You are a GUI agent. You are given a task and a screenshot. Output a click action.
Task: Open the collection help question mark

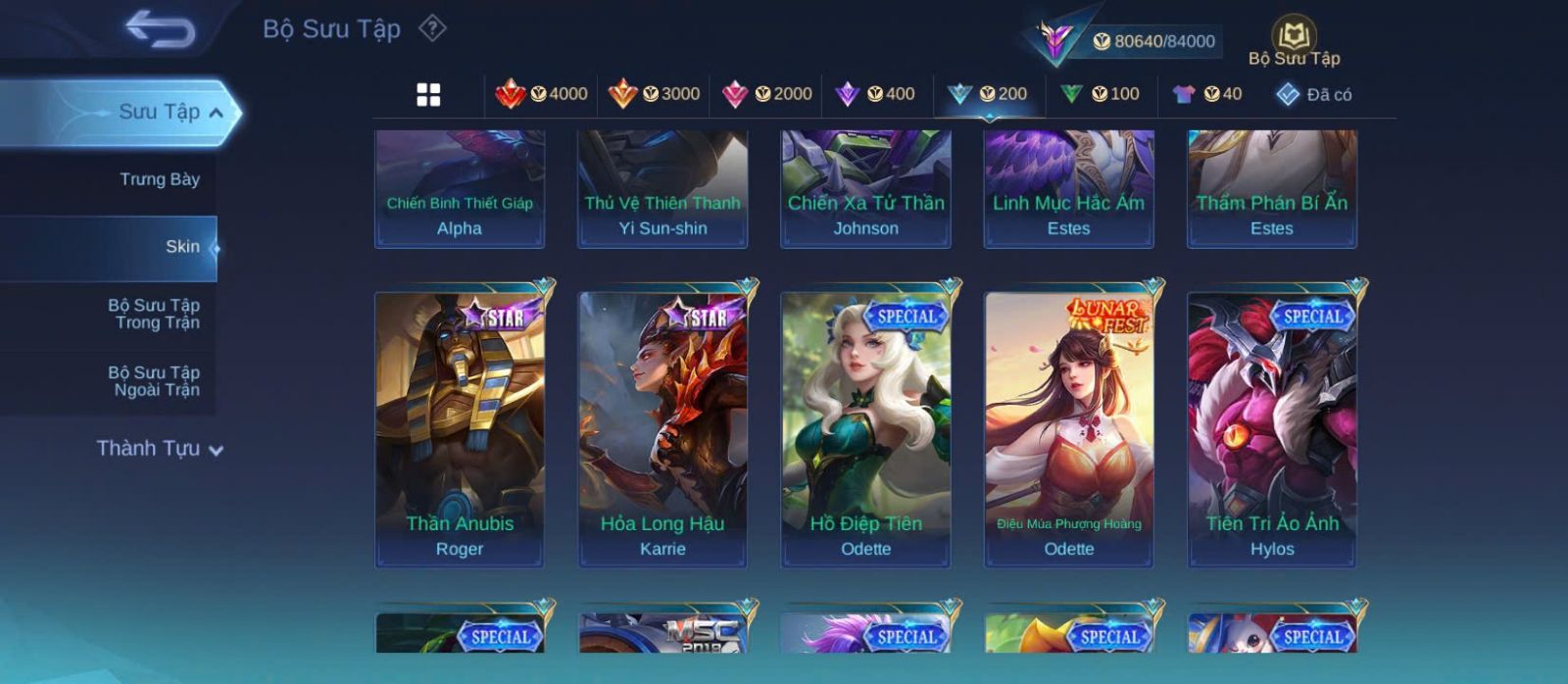pos(432,28)
